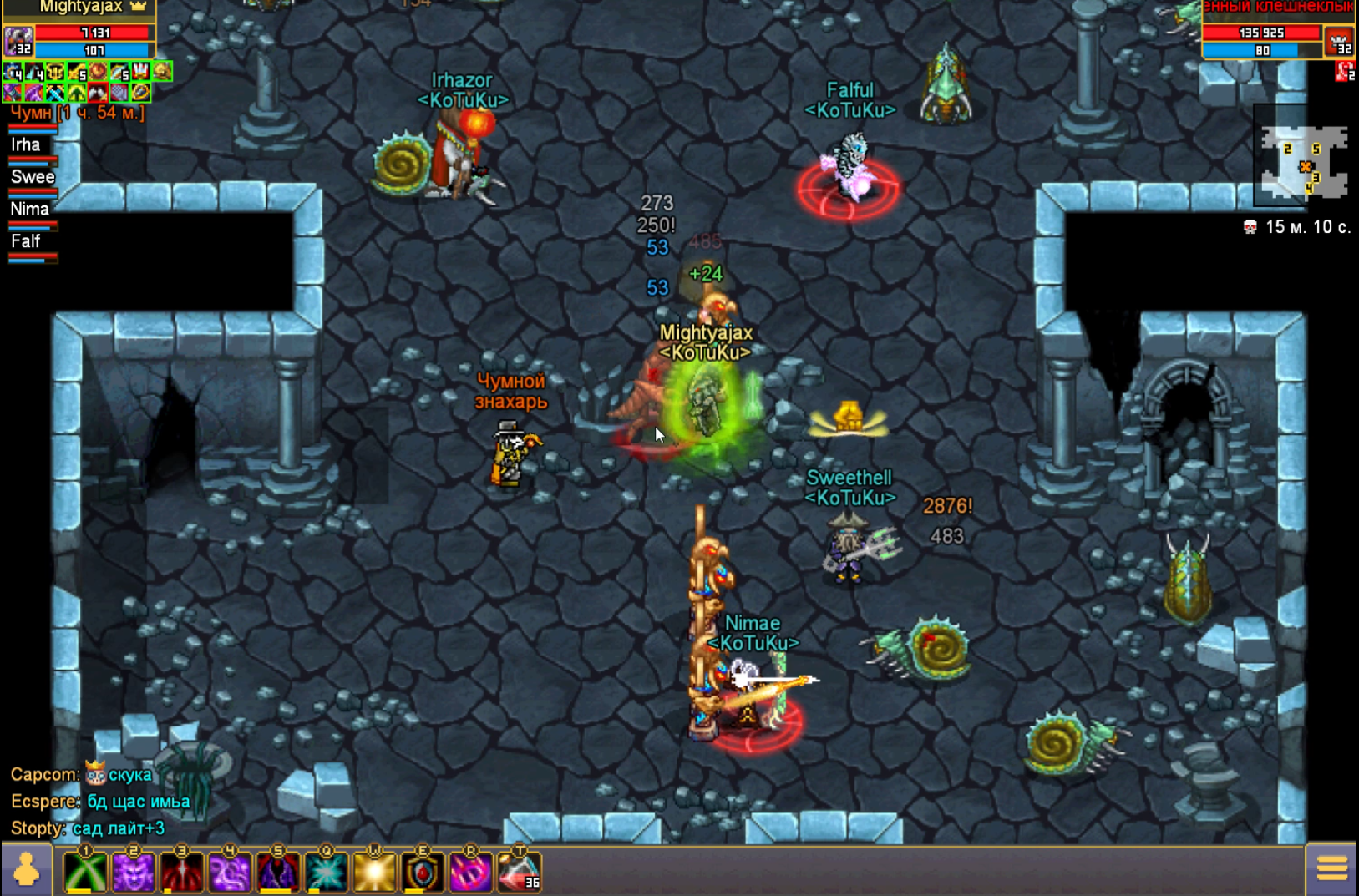
Task: Open the character menu silhouette button
Action: (26, 870)
